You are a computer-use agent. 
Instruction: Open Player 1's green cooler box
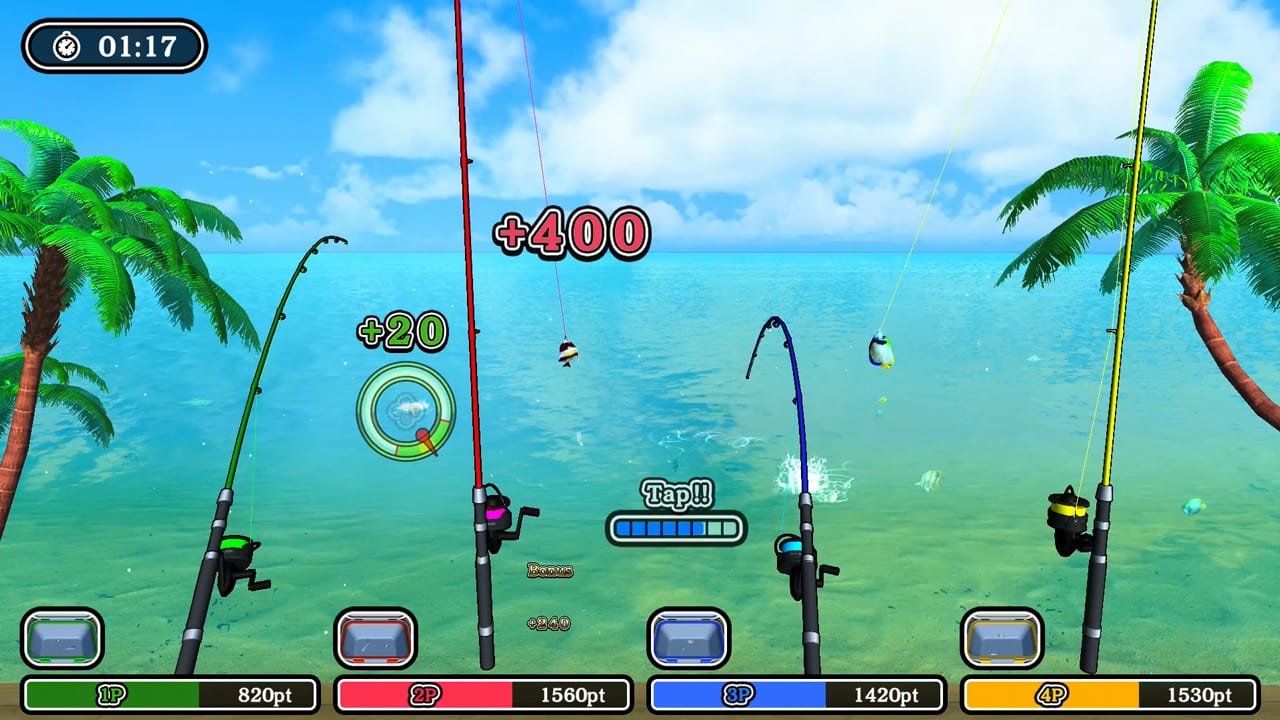[63, 639]
